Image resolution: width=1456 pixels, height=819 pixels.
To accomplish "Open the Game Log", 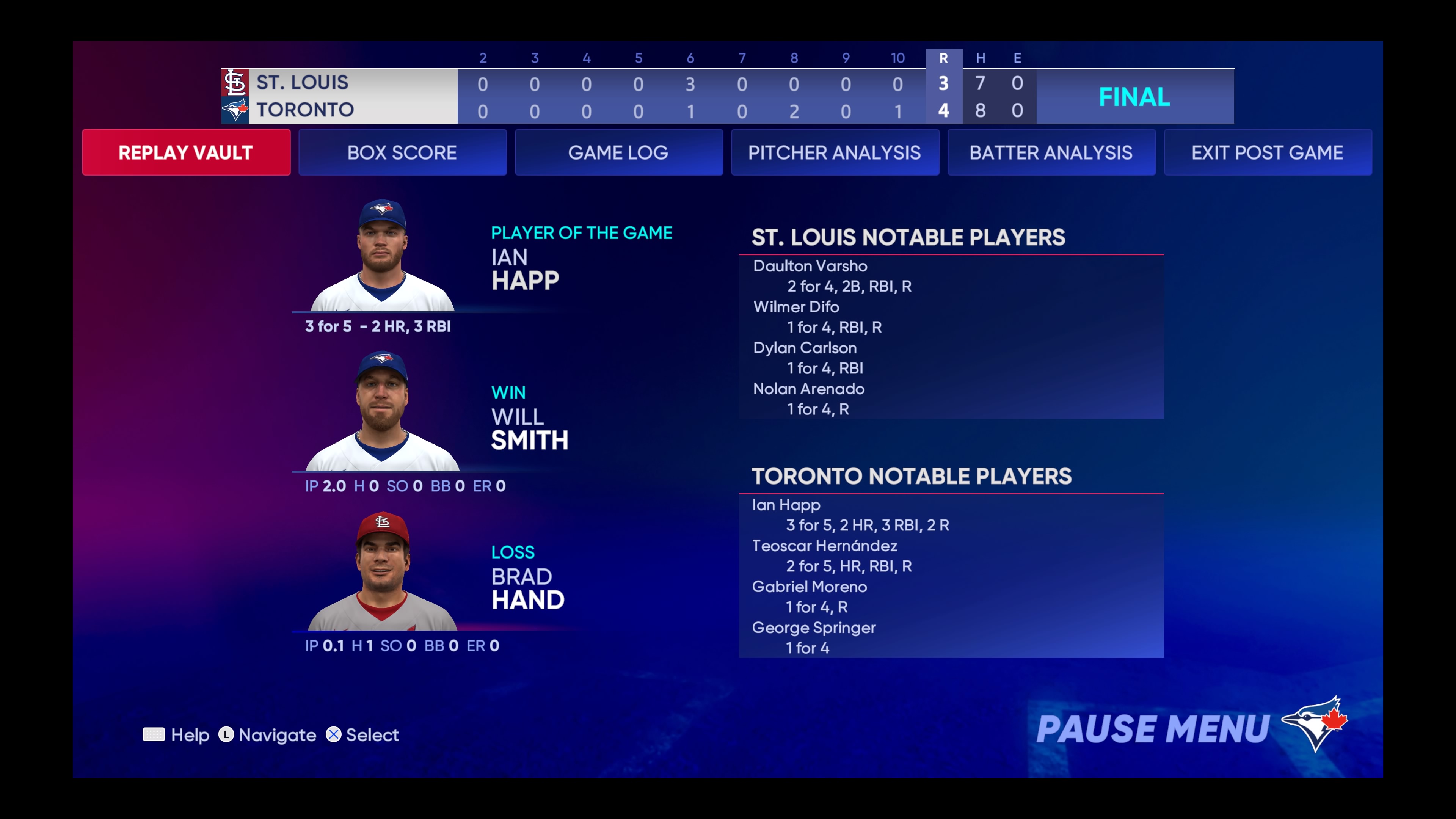I will point(618,152).
